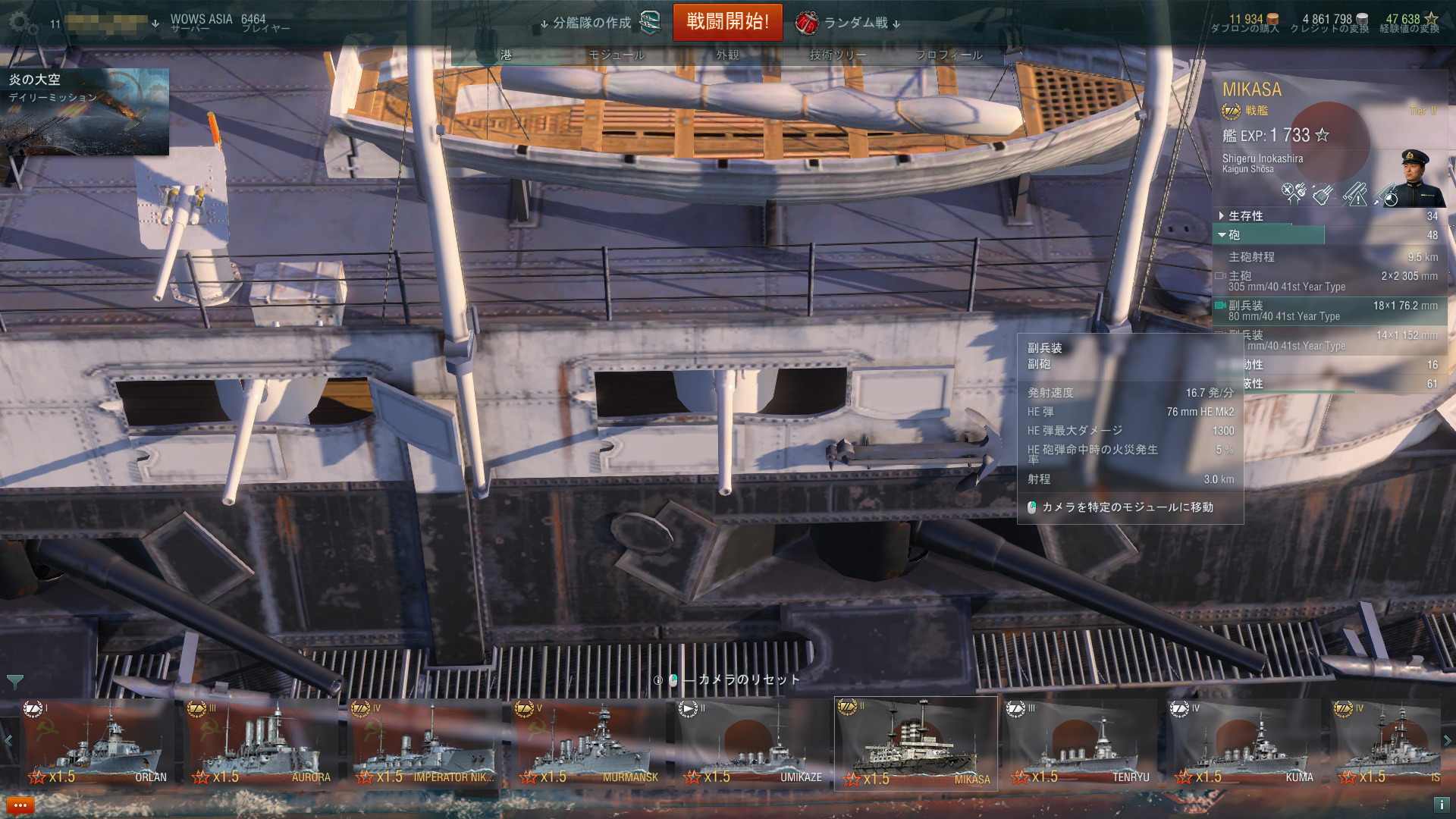This screenshot has width=1456, height=819.
Task: Choose the Aurora ship card
Action: 260,743
